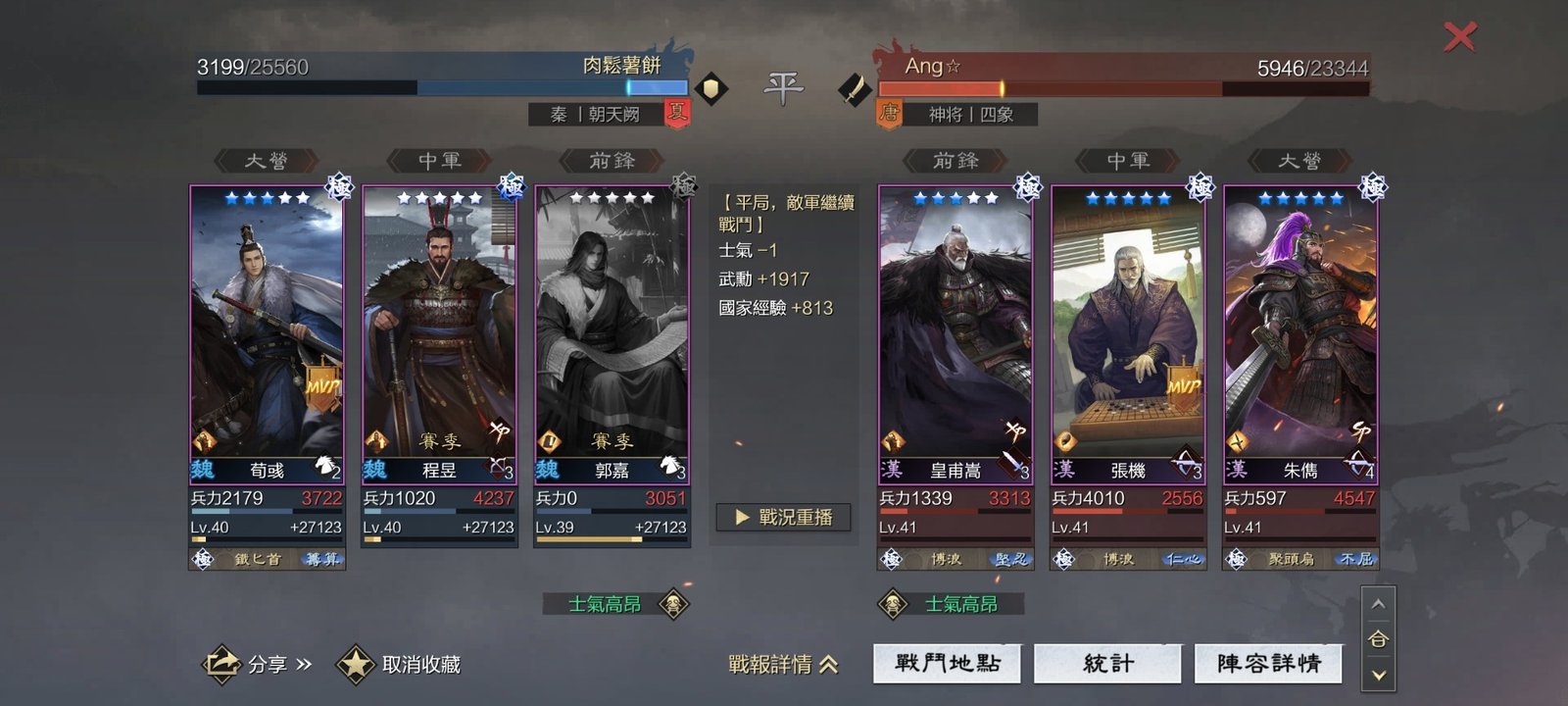1568x706 pixels.
Task: Select the 朱儁 general card
Action: pos(1300,333)
